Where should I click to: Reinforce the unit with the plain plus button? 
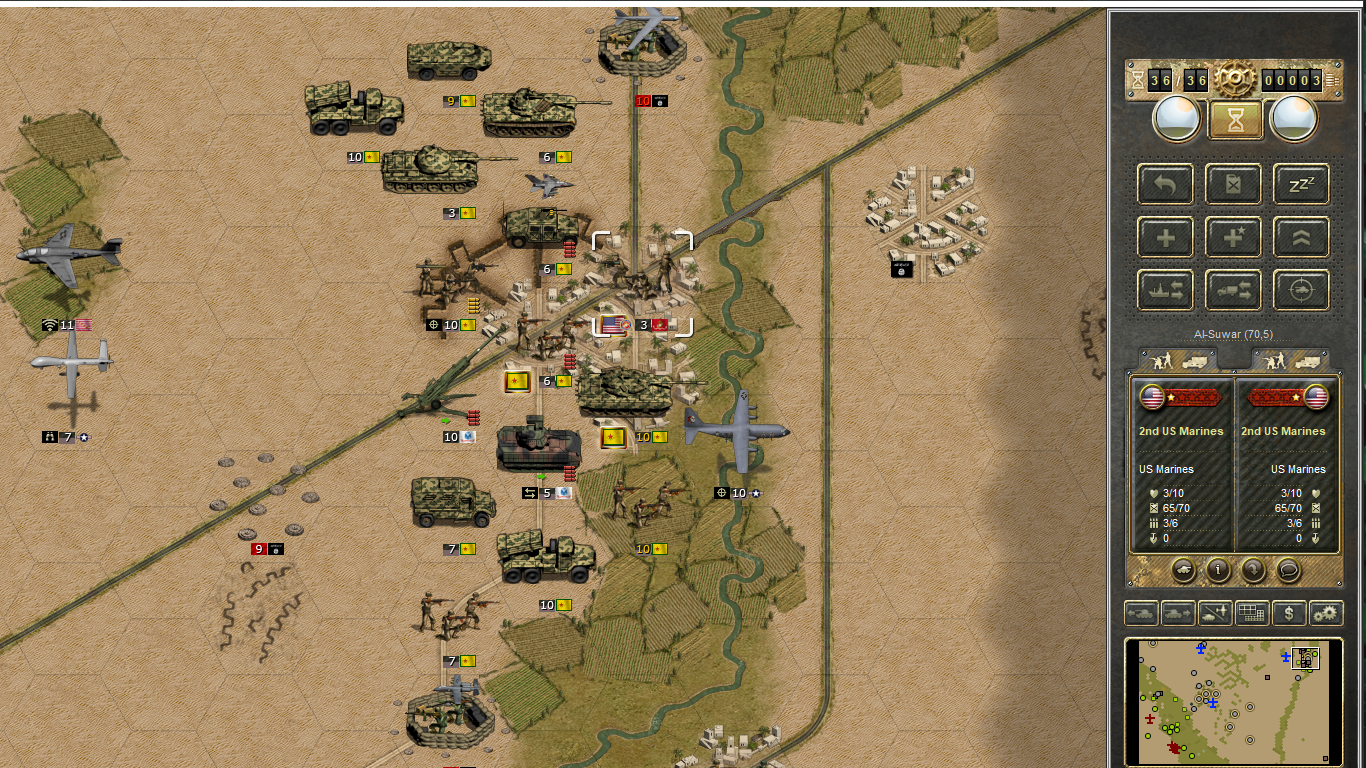(1165, 237)
